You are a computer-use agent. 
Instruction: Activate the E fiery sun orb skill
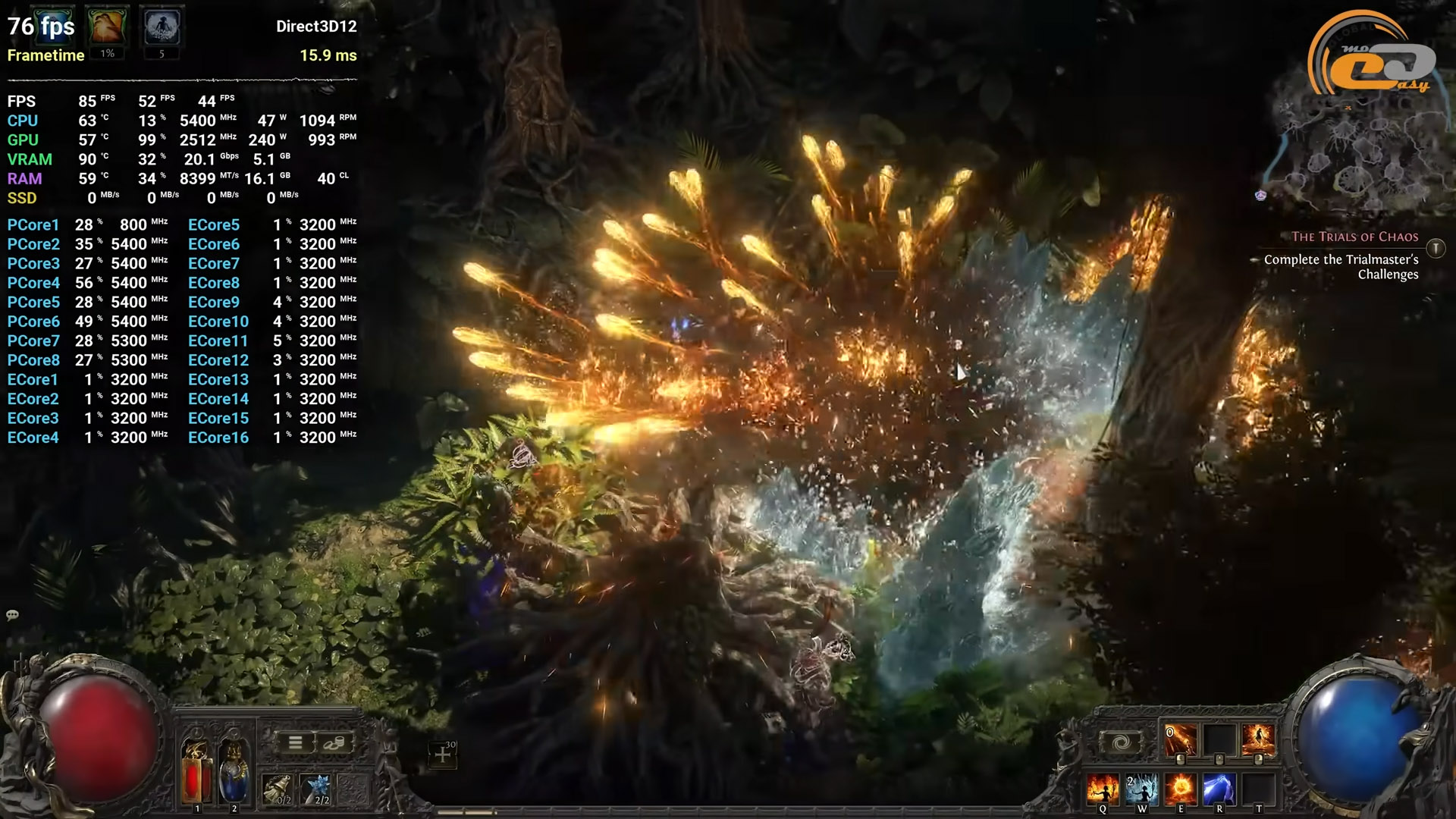click(x=1180, y=789)
